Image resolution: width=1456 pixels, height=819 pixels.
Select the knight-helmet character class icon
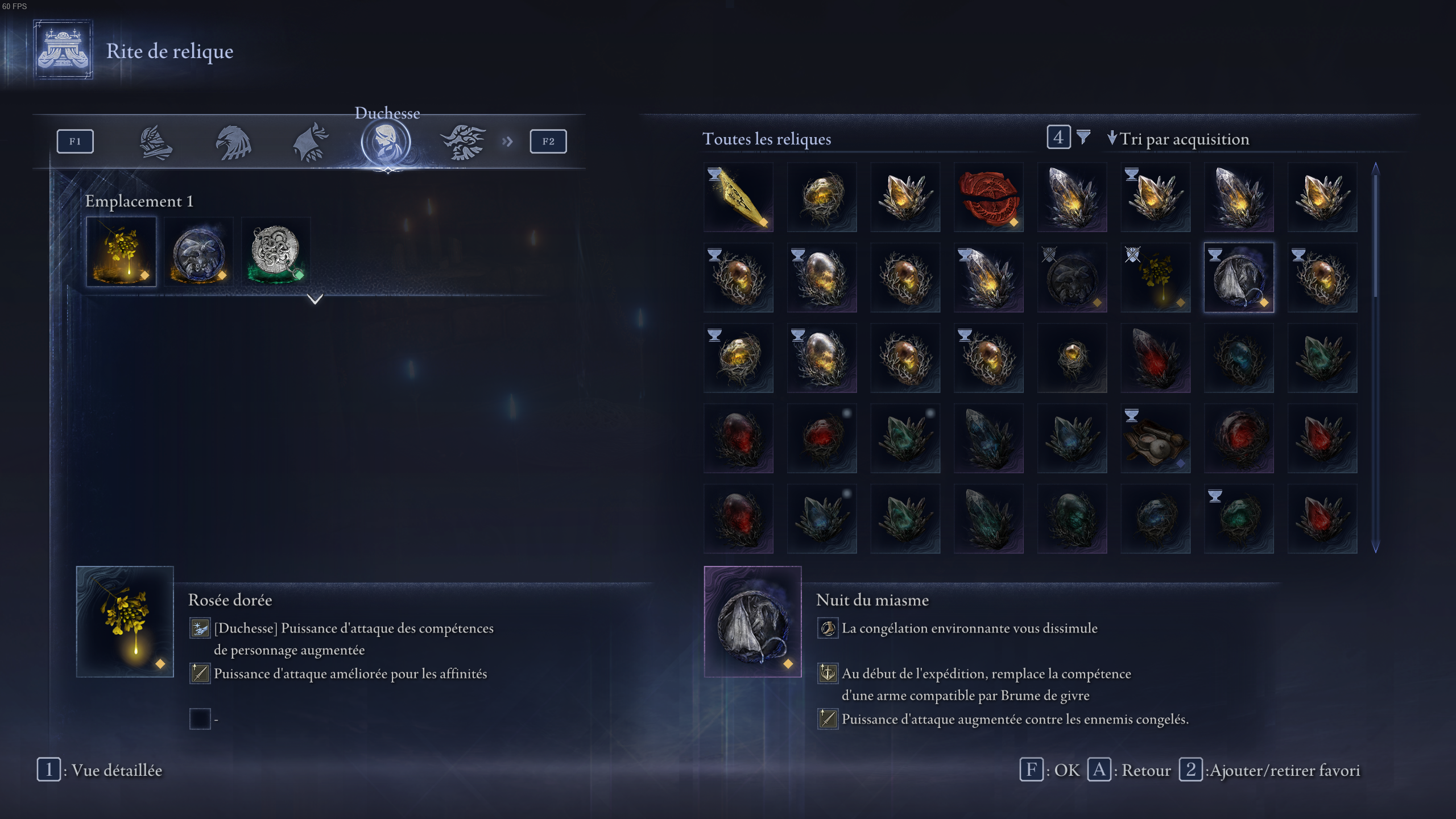[x=155, y=141]
